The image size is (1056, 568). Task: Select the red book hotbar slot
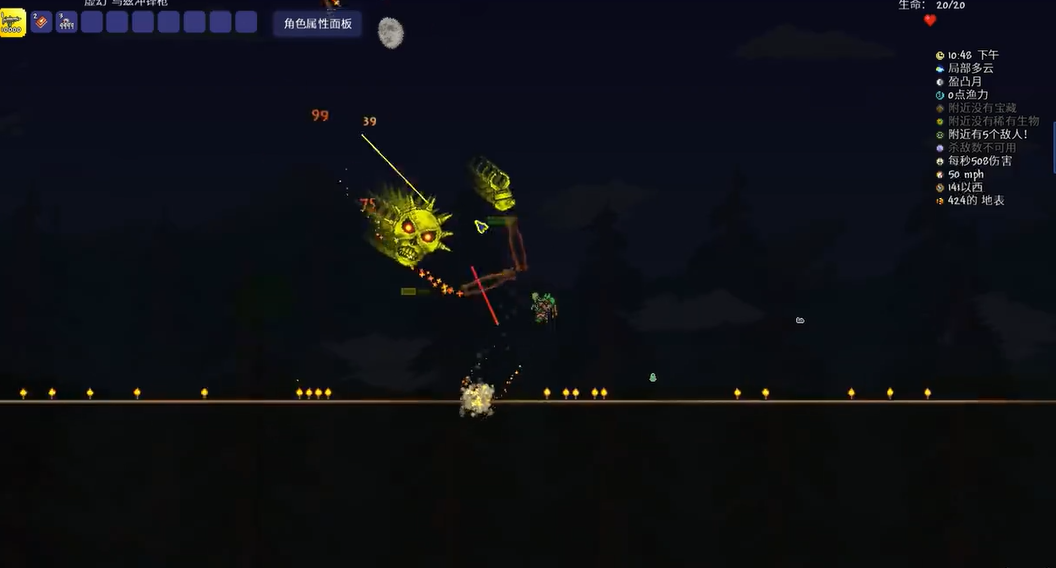pos(41,22)
